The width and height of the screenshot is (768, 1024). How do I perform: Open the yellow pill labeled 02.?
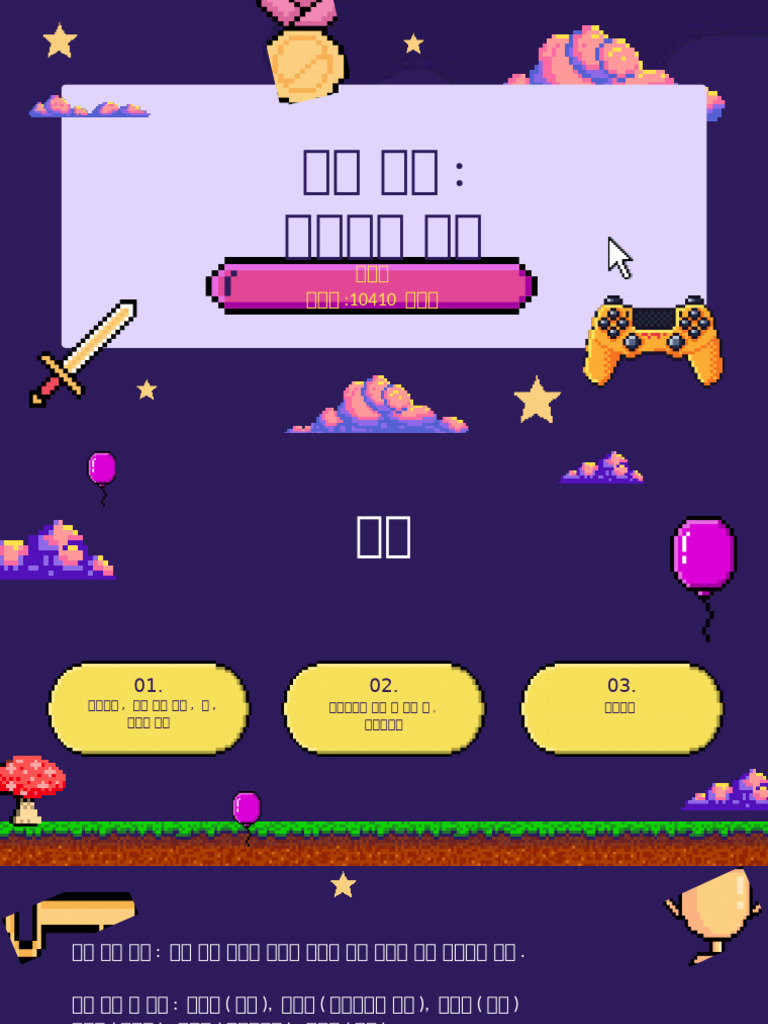pyautogui.click(x=384, y=708)
